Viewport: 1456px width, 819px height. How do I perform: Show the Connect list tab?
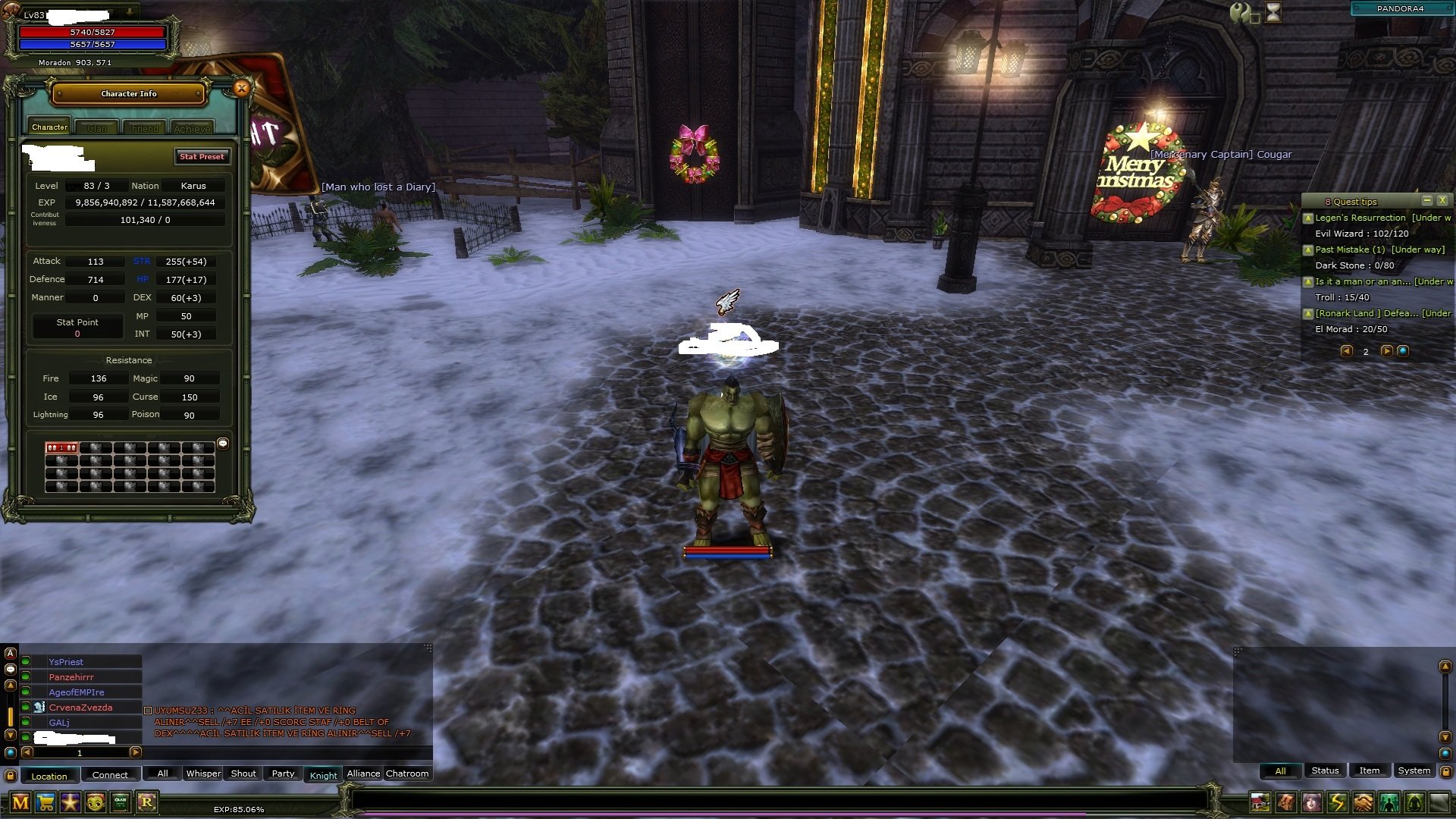click(x=110, y=775)
